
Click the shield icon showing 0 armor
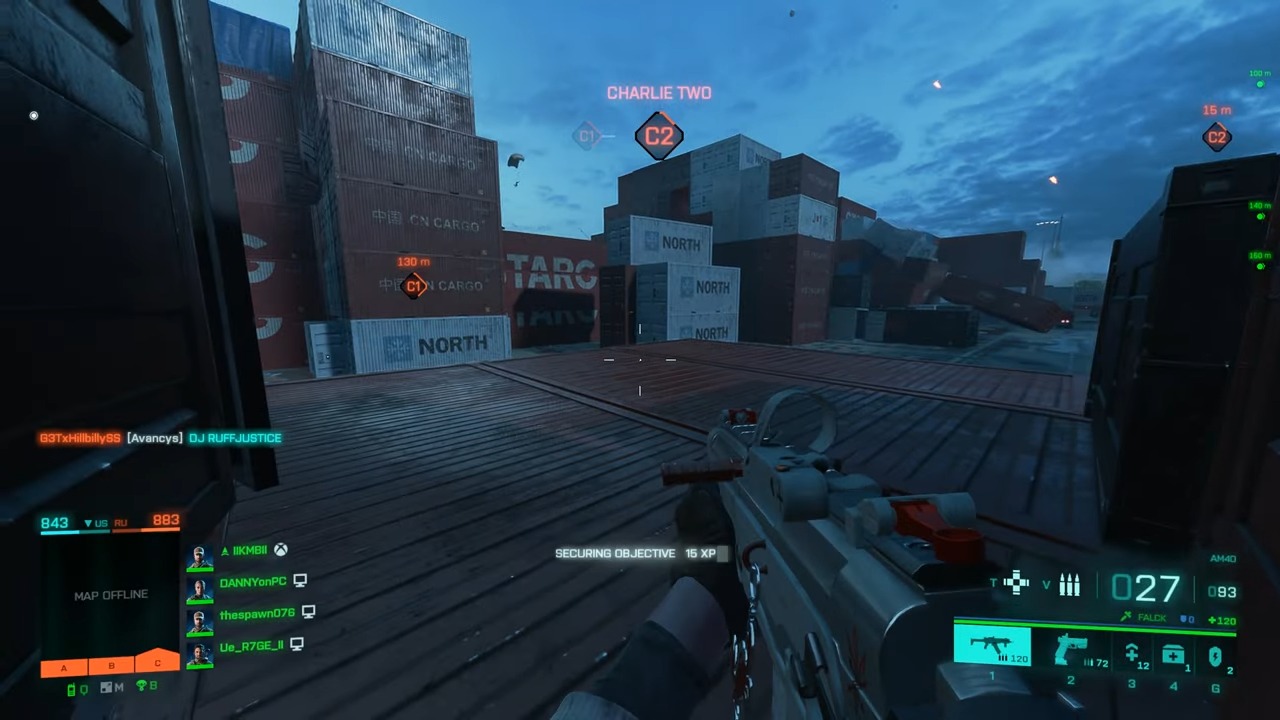coord(1183,619)
